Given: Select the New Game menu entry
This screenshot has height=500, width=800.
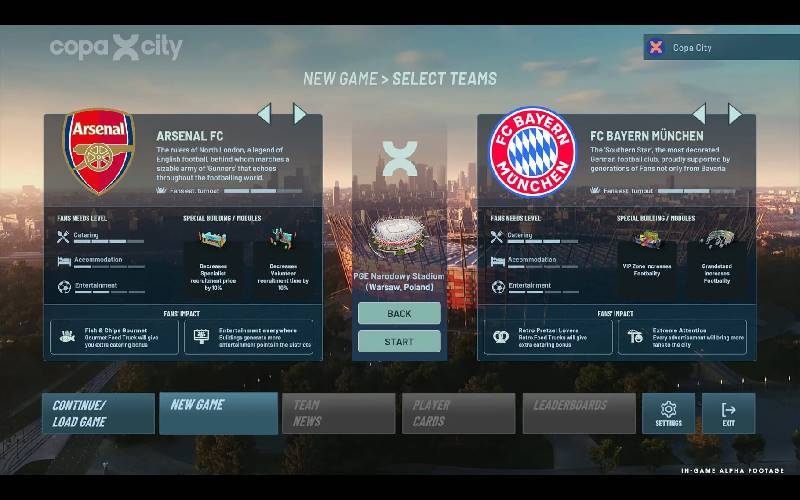Looking at the screenshot, I should [x=218, y=413].
